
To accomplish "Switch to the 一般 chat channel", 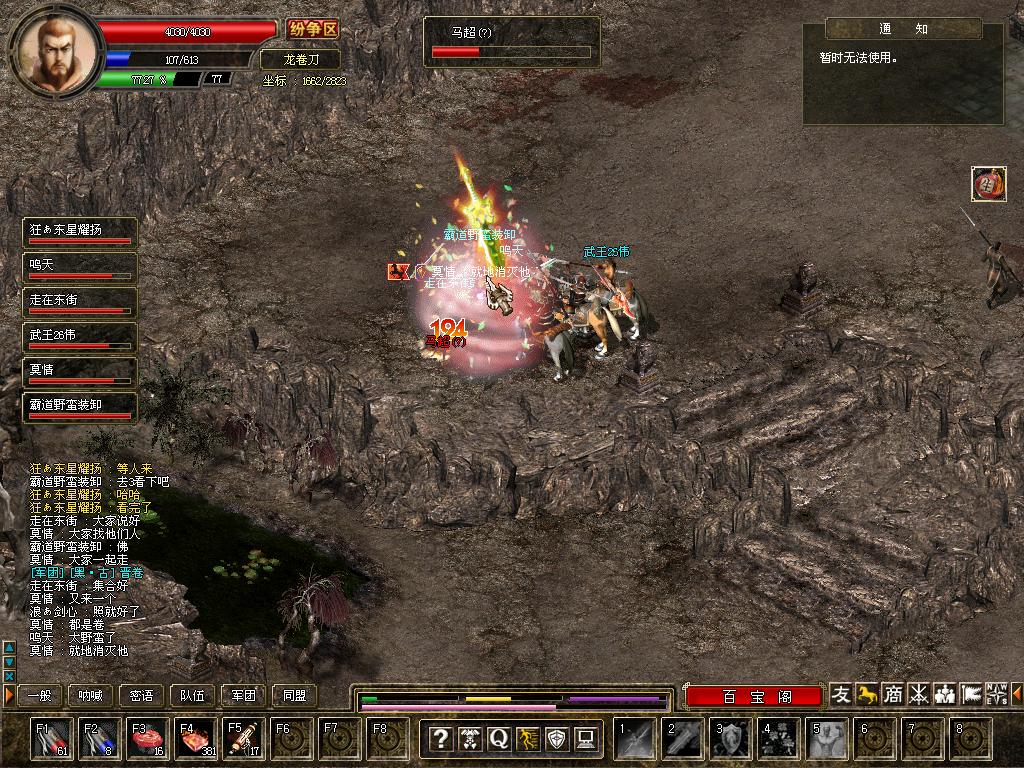I will tap(39, 696).
